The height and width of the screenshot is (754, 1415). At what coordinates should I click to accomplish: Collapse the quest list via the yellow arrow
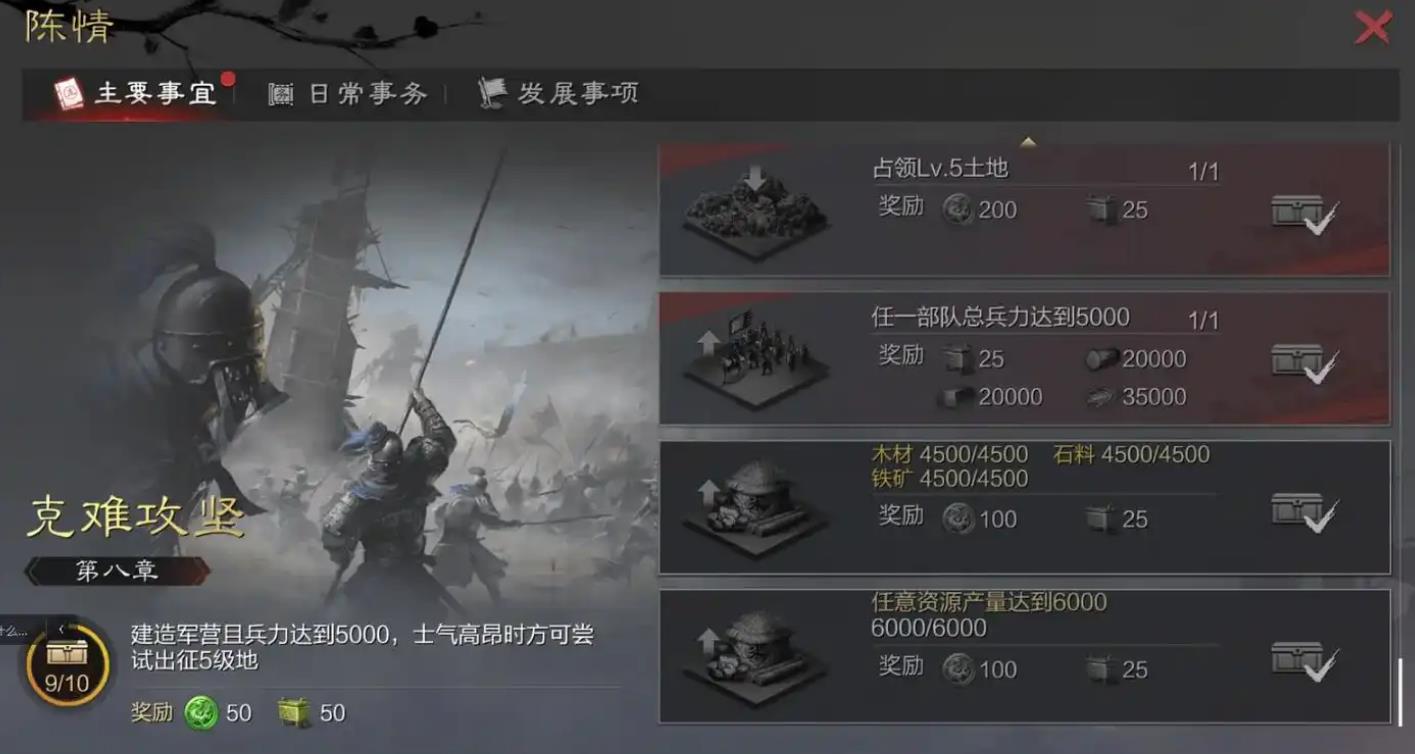1028,142
